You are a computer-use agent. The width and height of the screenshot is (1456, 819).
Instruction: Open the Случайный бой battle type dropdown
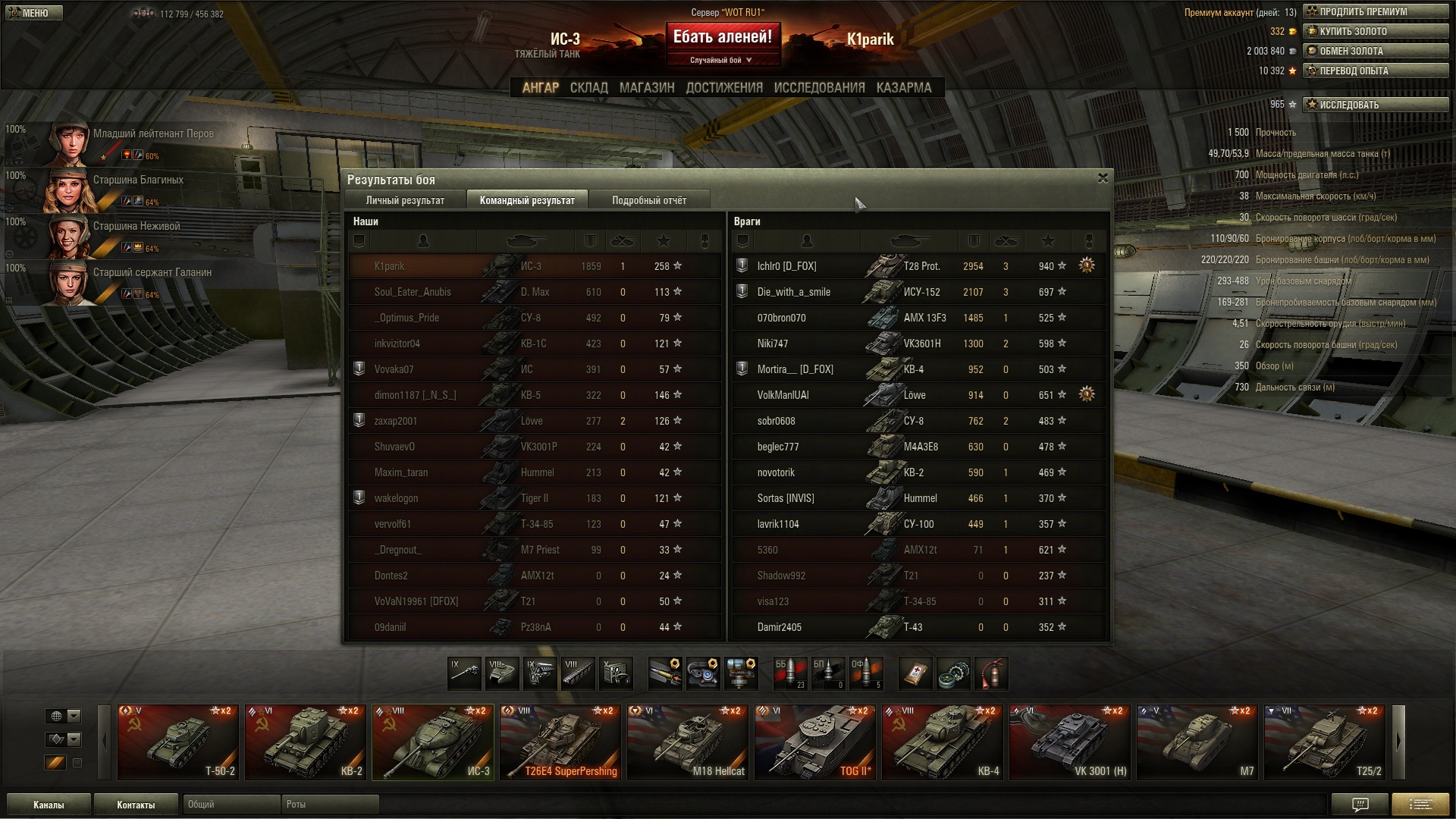[721, 60]
